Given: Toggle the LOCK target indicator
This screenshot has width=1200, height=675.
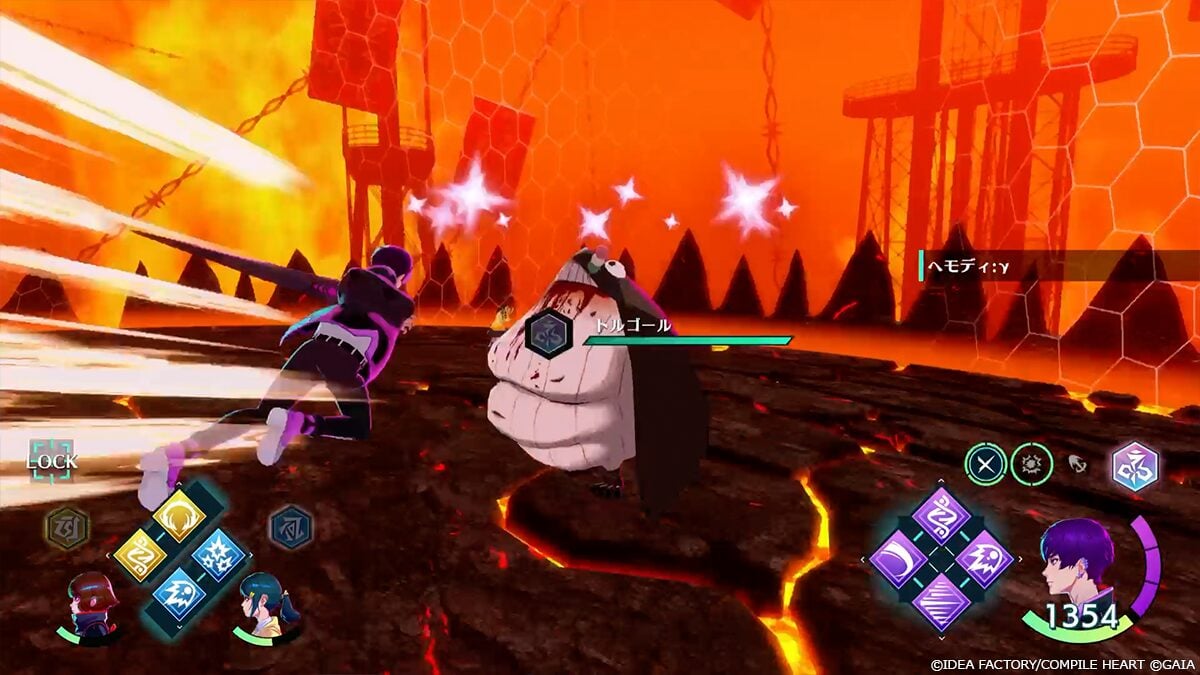Looking at the screenshot, I should (x=51, y=461).
